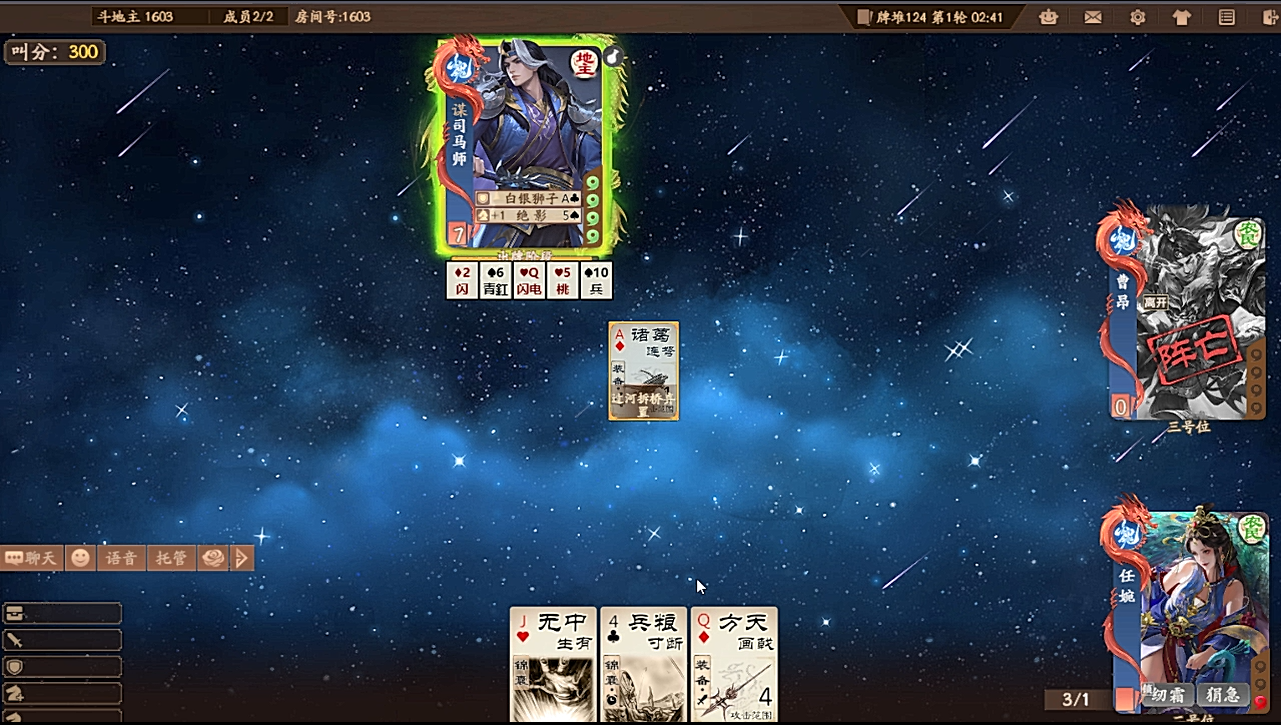The width and height of the screenshot is (1281, 725).
Task: Open the robot assistant icon
Action: click(x=1048, y=17)
